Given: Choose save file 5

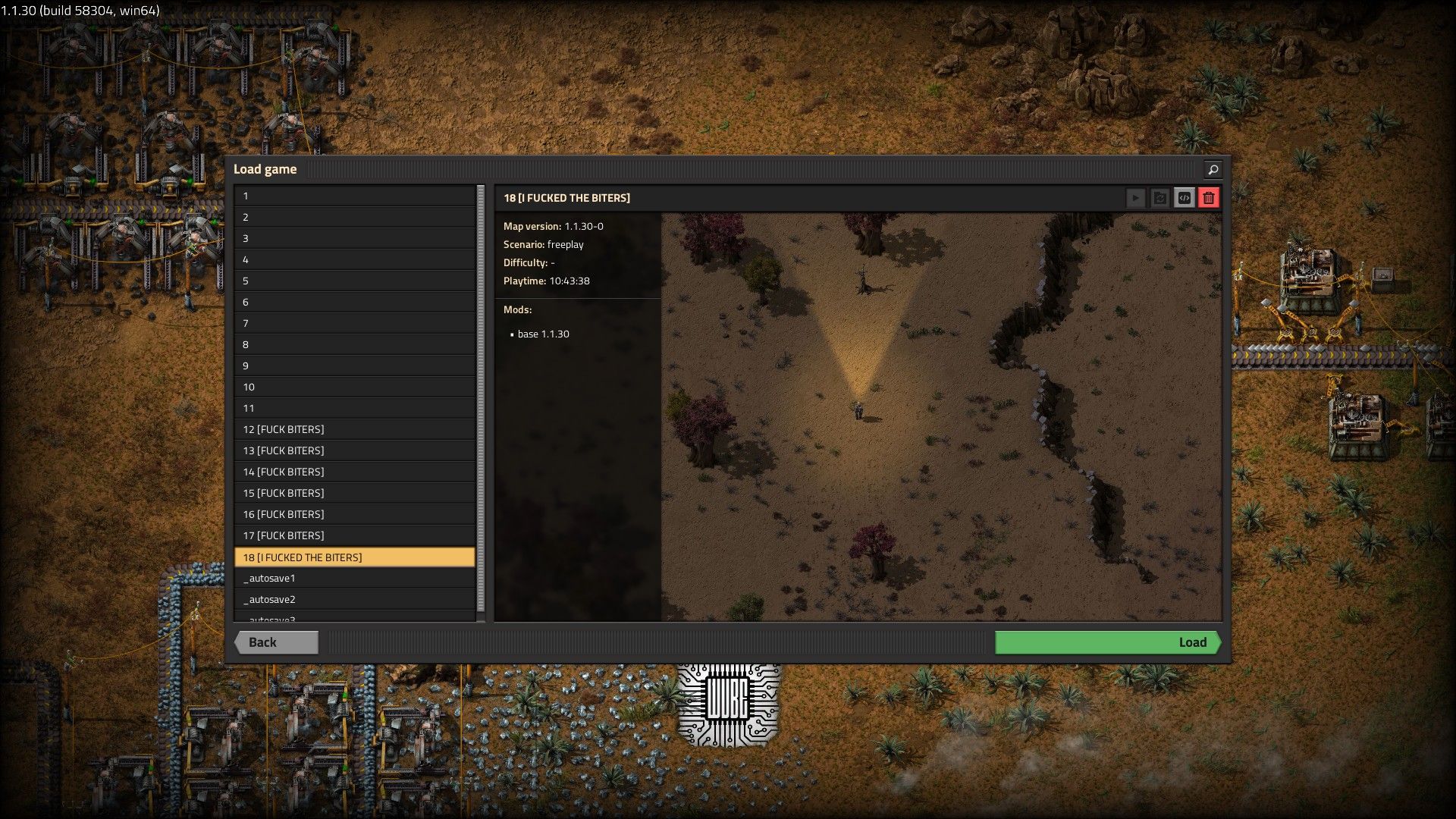Looking at the screenshot, I should click(354, 281).
